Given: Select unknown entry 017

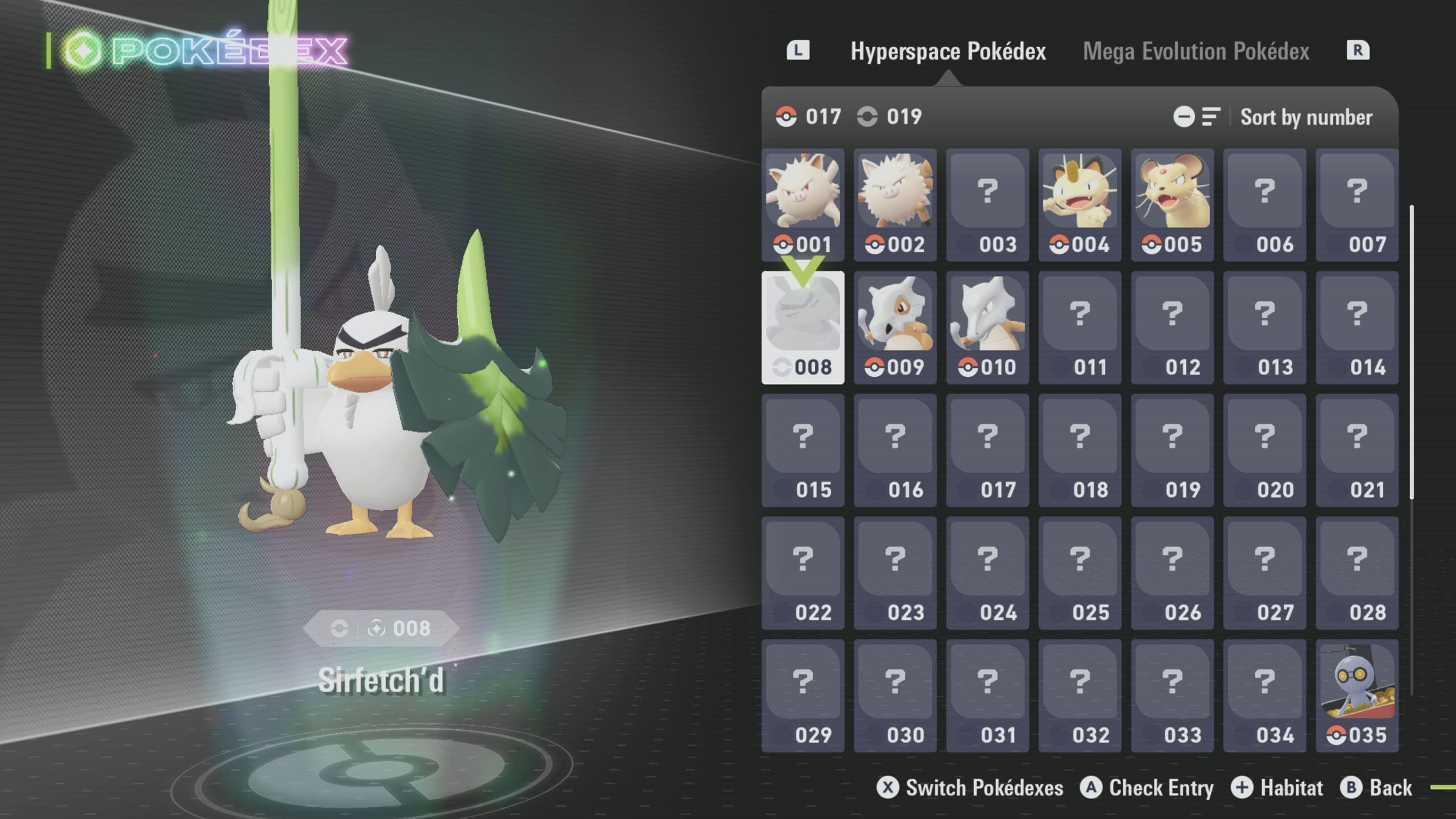Looking at the screenshot, I should (x=987, y=450).
